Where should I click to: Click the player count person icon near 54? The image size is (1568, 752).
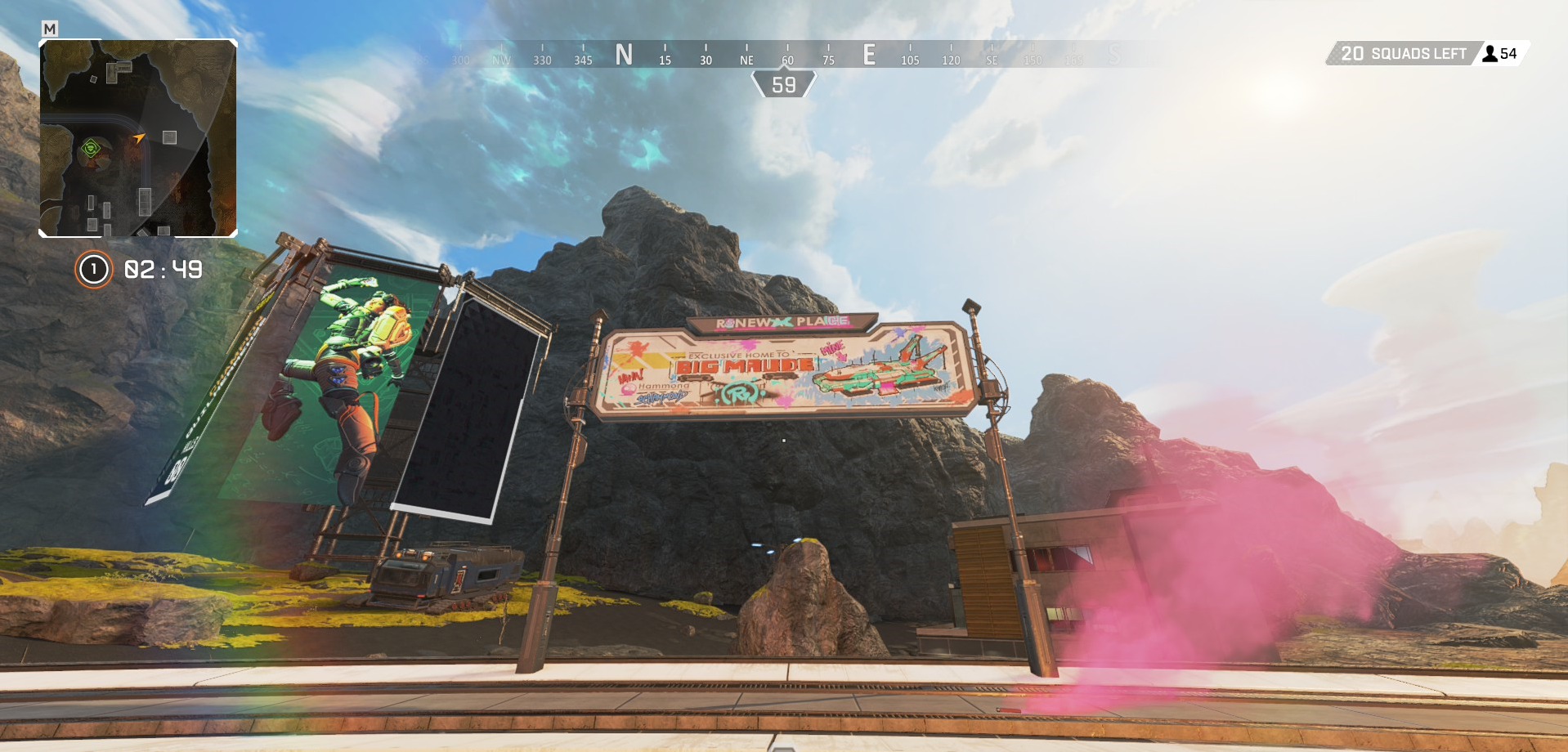[1490, 53]
